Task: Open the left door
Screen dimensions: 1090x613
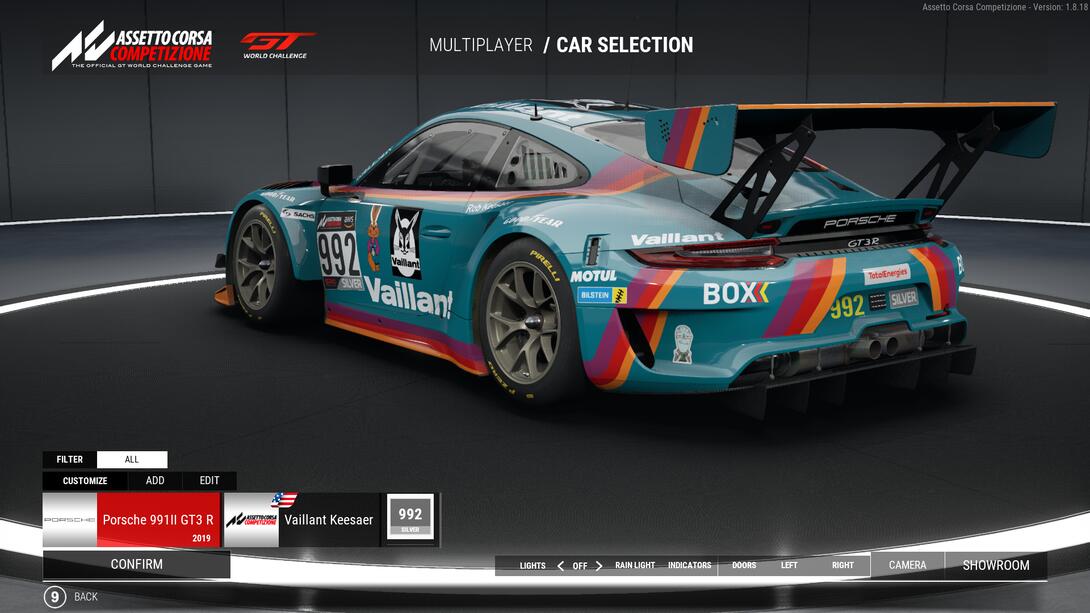Action: [789, 566]
